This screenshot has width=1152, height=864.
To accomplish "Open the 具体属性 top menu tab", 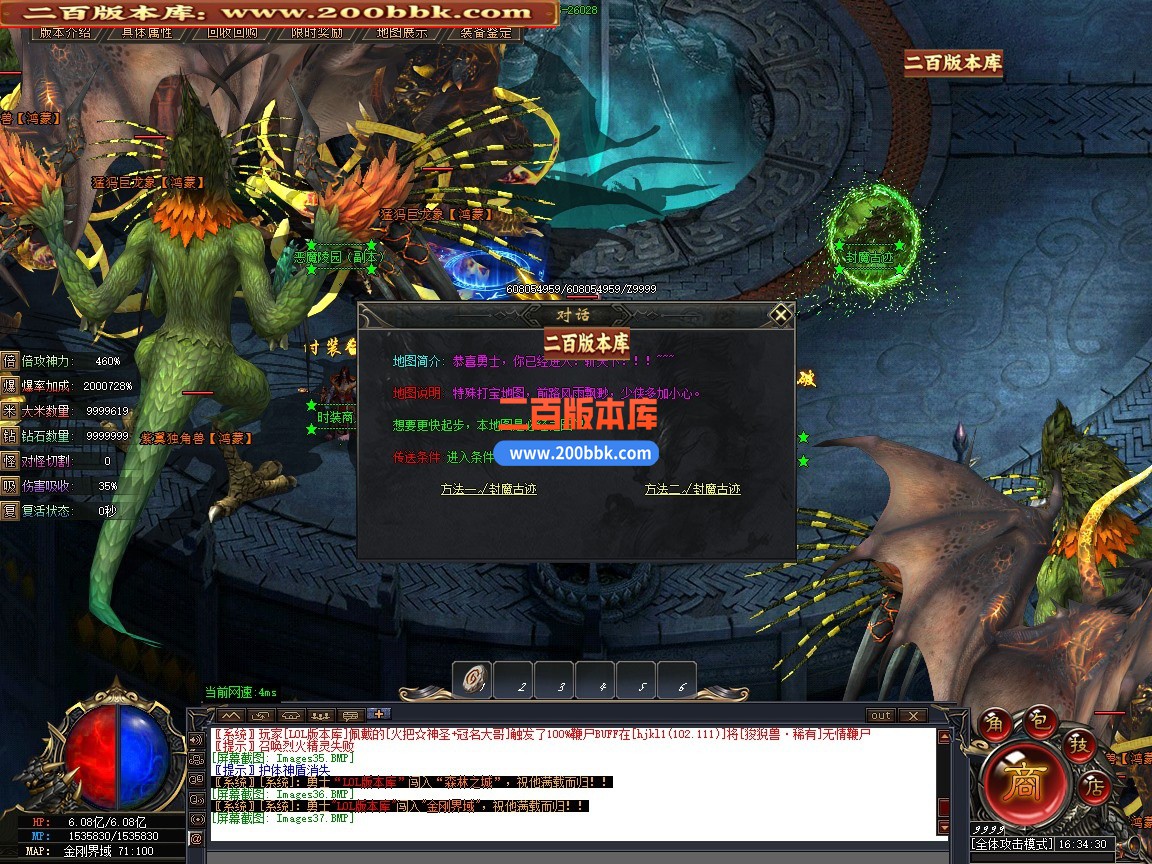I will point(147,32).
